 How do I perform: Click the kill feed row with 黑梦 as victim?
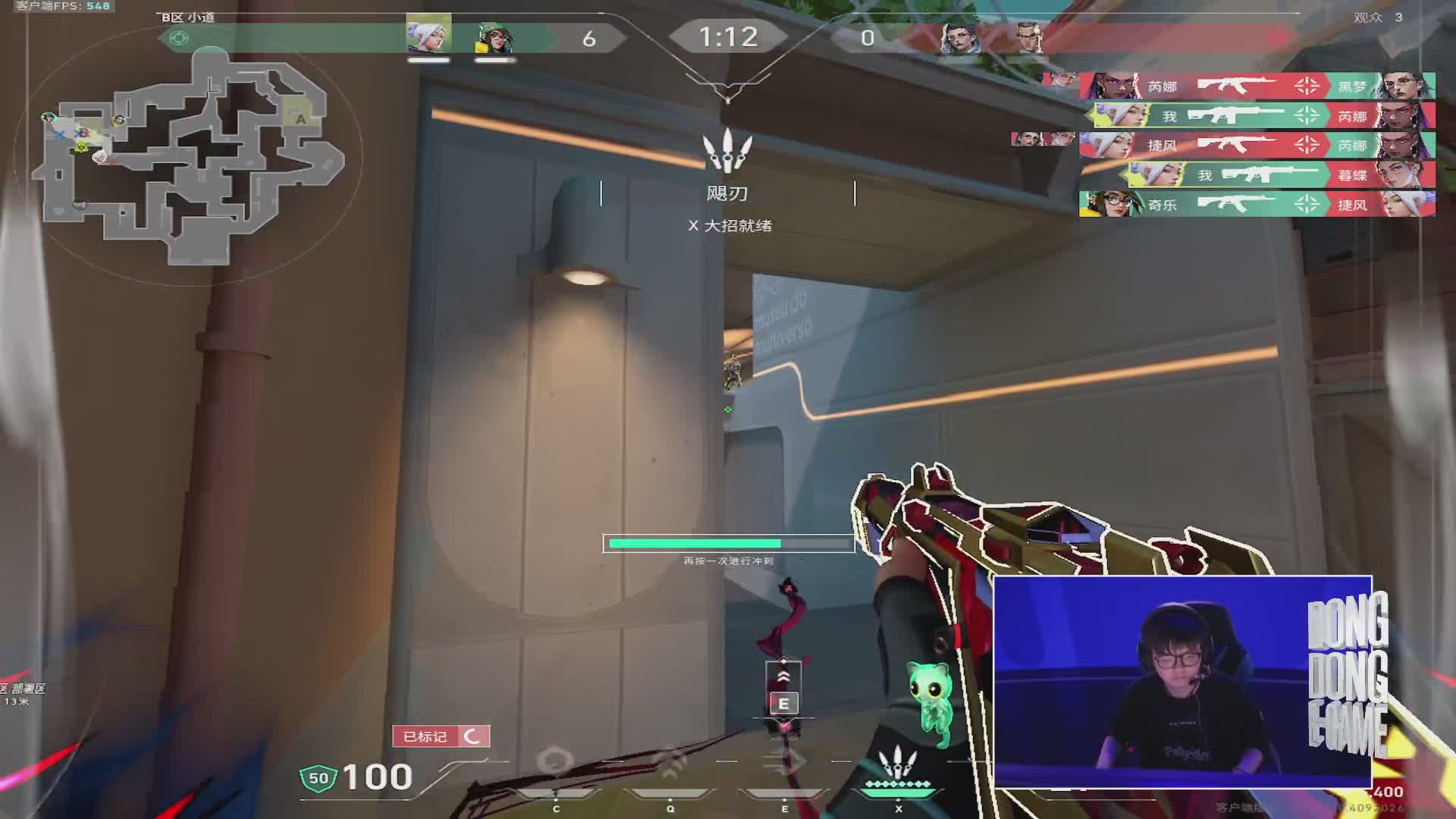[x=1257, y=86]
